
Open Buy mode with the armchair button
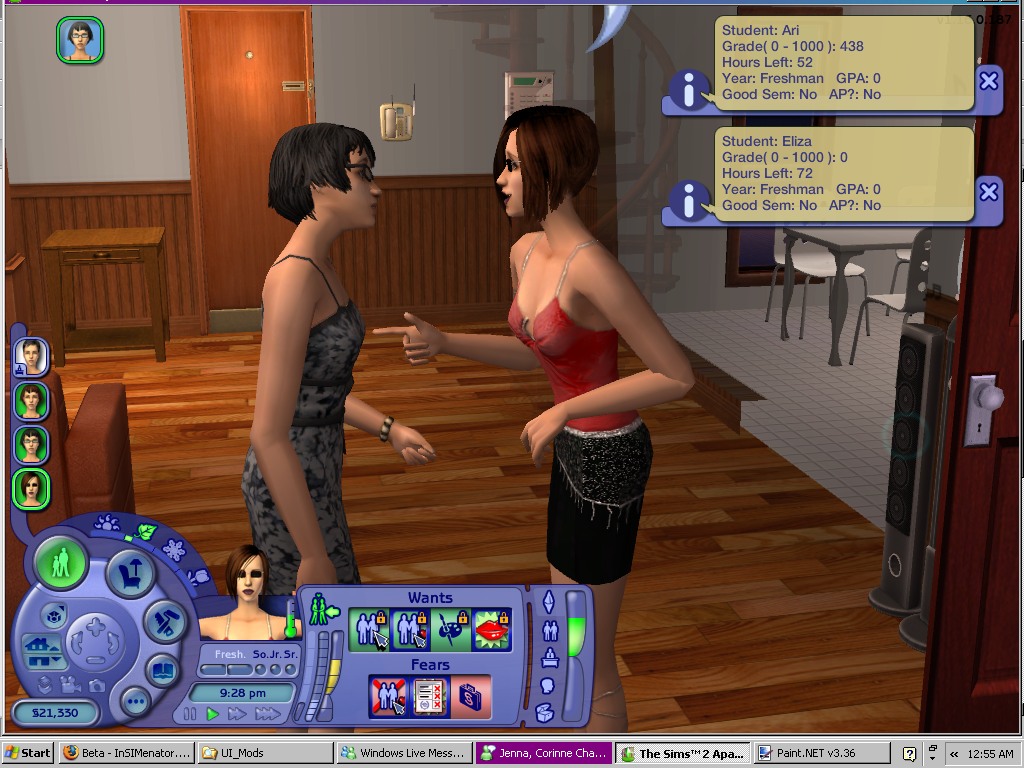(129, 573)
